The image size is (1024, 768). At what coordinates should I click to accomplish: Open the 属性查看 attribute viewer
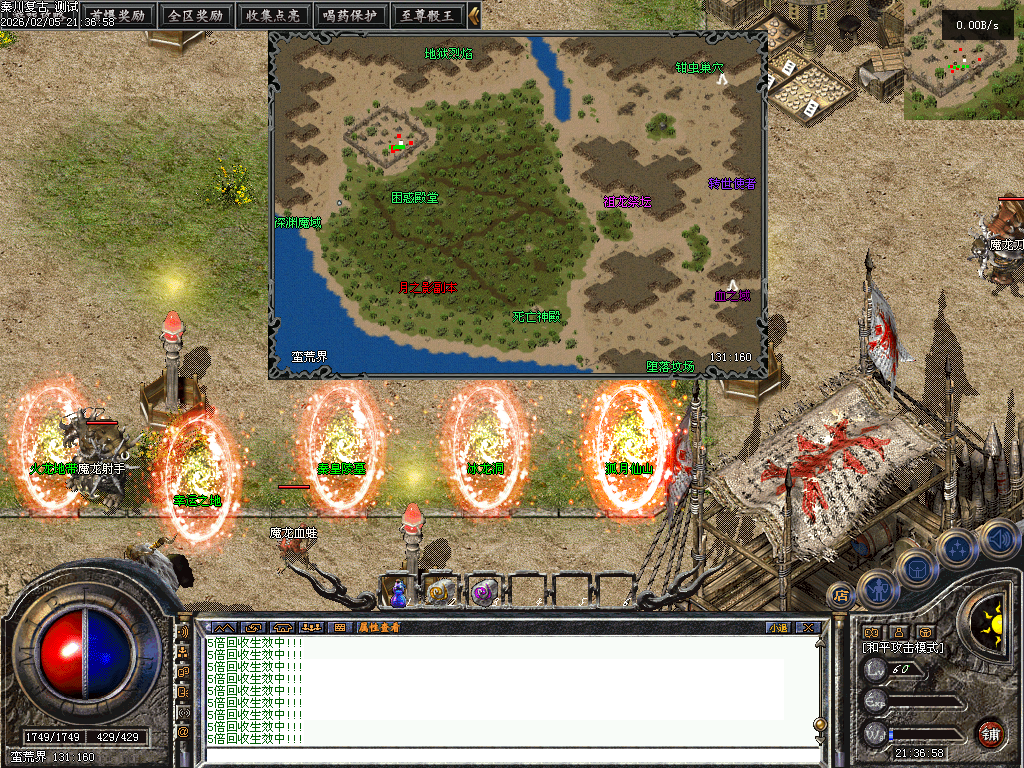pos(379,627)
